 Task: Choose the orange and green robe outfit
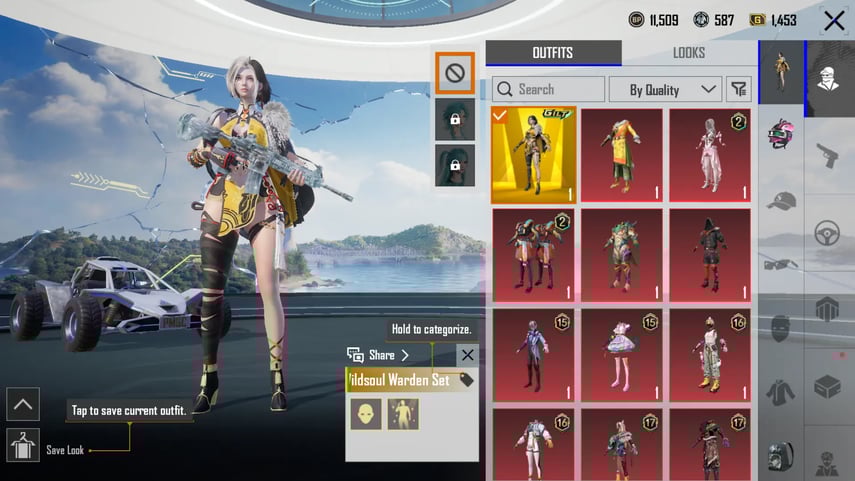coord(621,154)
